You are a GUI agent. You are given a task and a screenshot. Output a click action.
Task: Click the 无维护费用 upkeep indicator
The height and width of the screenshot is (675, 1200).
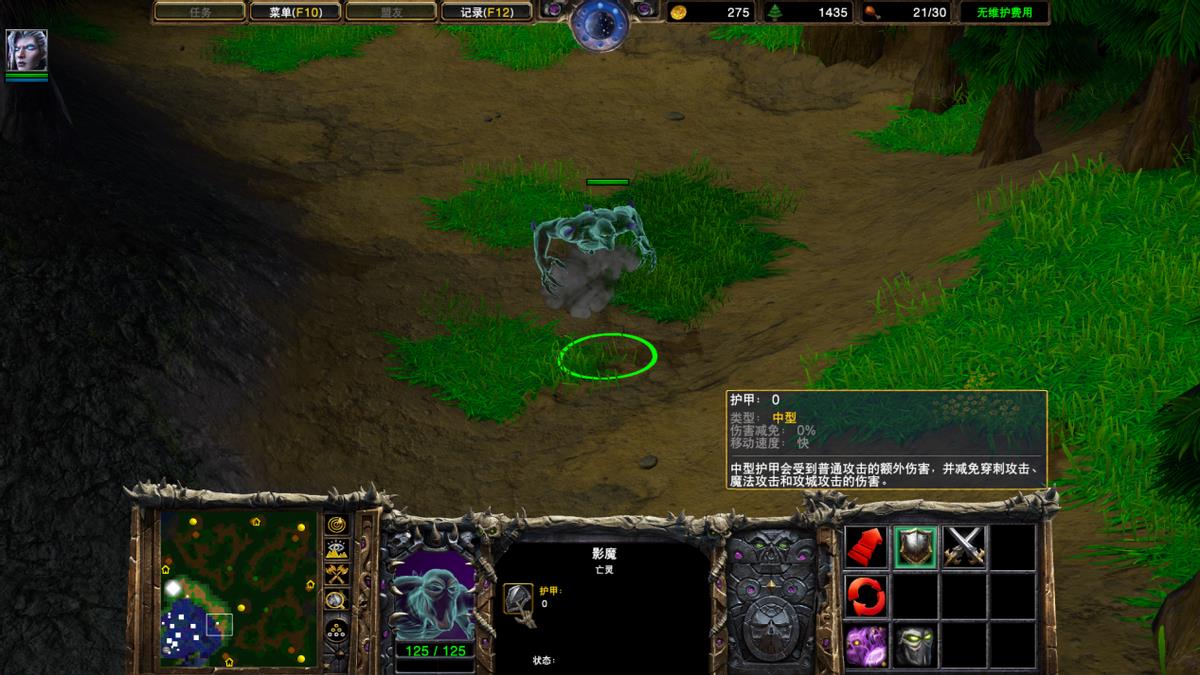tap(1004, 12)
